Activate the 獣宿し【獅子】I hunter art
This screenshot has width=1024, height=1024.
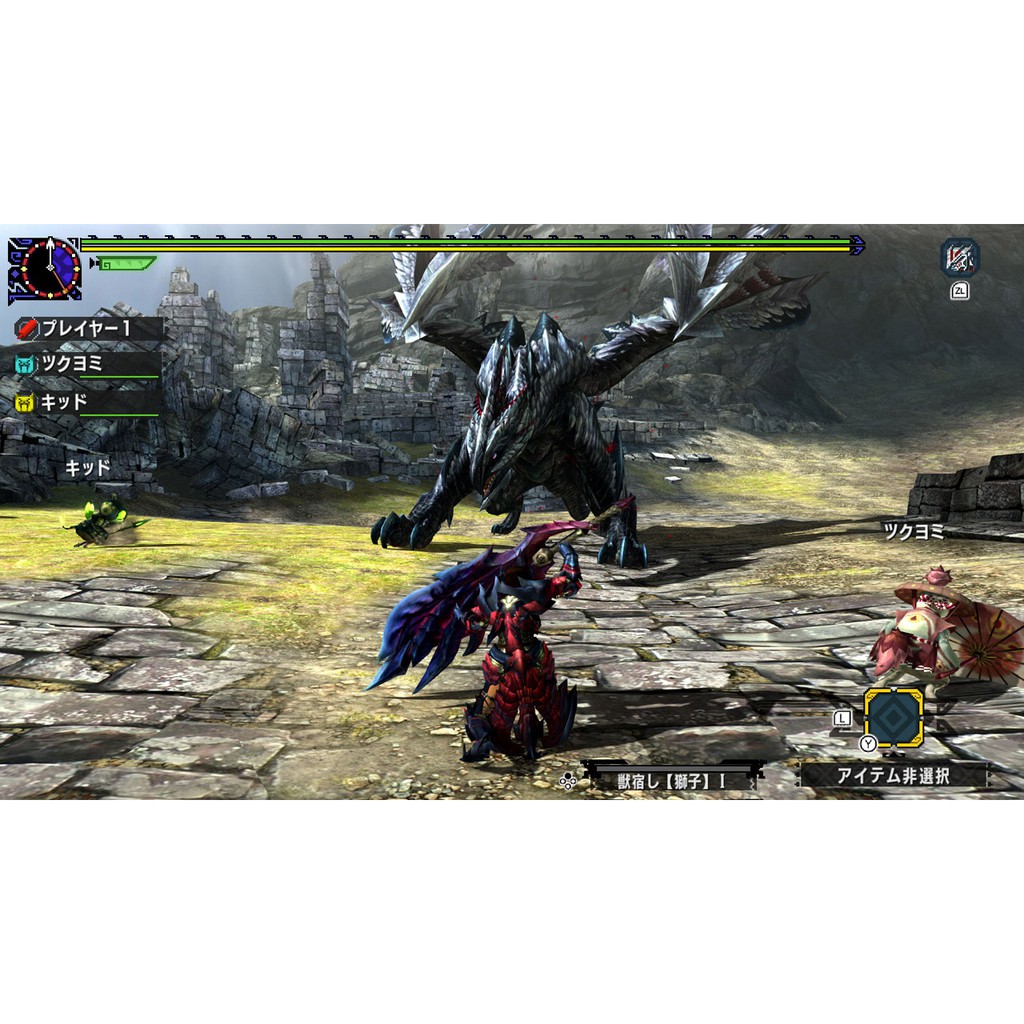click(671, 780)
